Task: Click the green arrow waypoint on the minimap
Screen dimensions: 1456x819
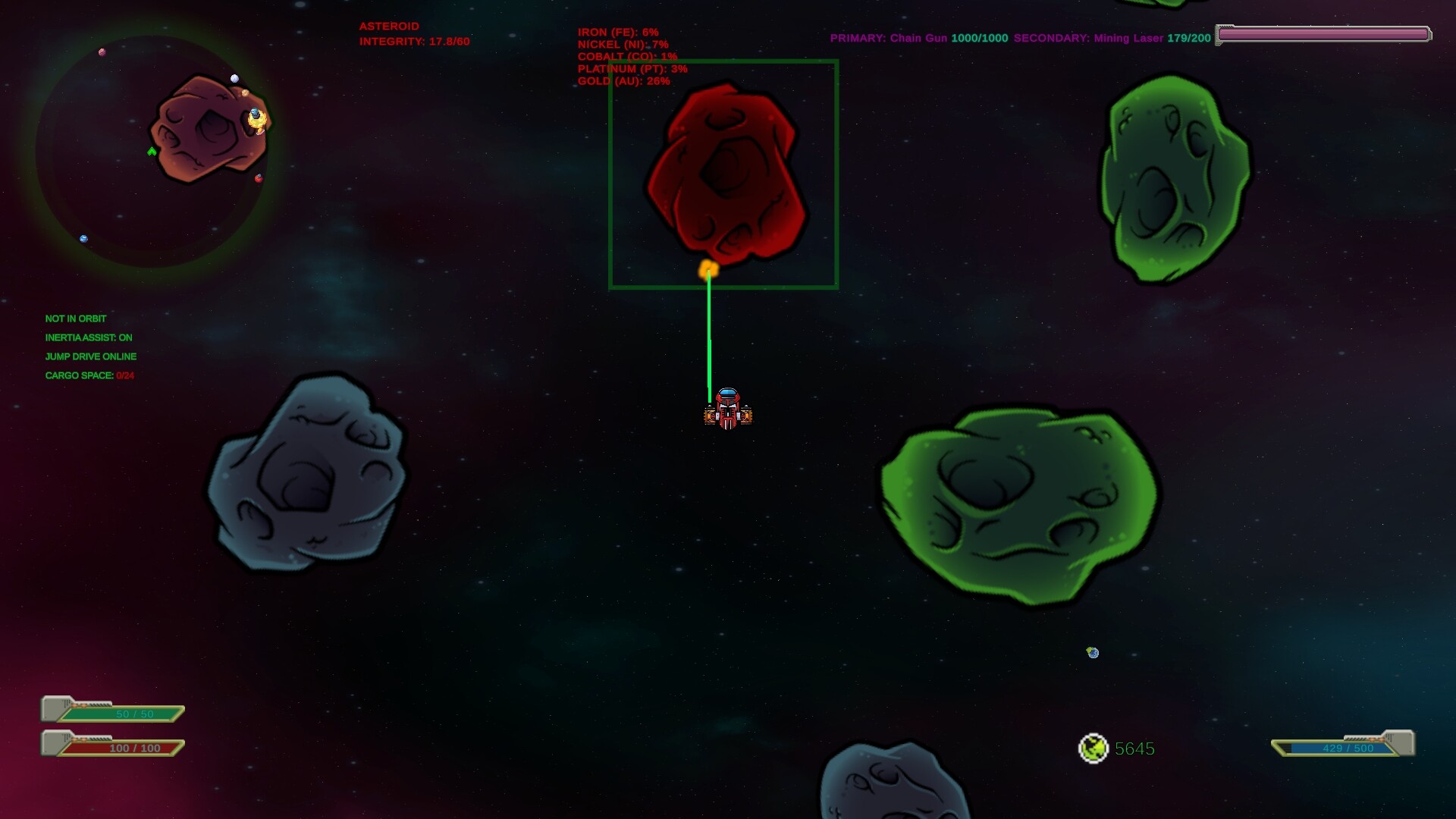Action: point(152,152)
